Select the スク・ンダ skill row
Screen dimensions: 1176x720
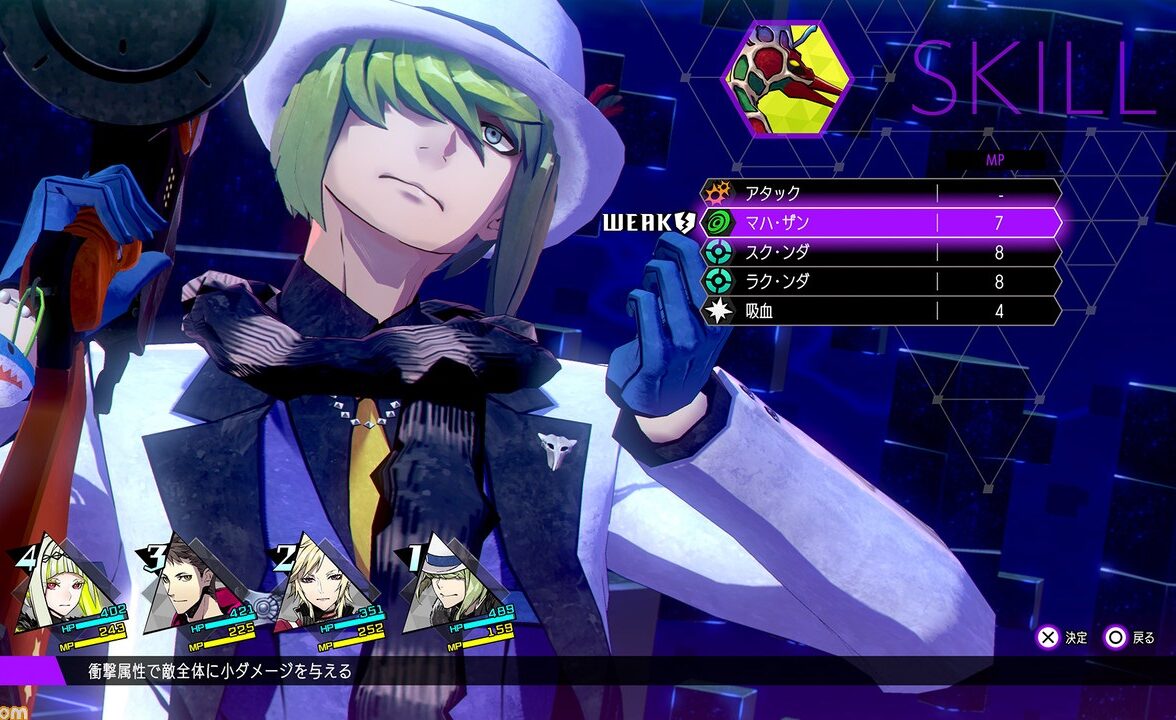880,252
